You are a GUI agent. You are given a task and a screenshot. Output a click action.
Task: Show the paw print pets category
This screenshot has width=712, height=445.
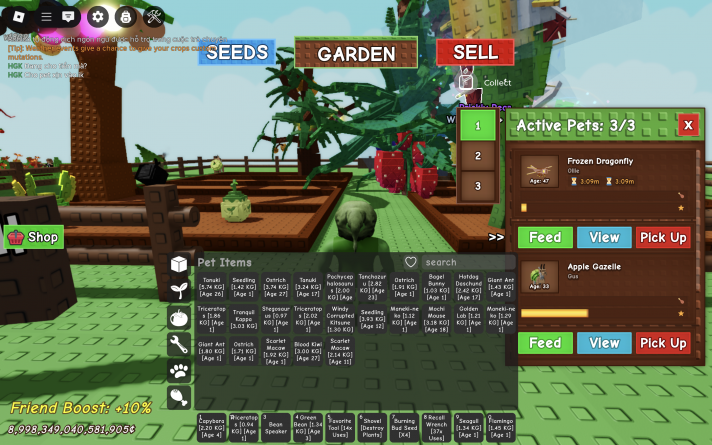click(180, 371)
